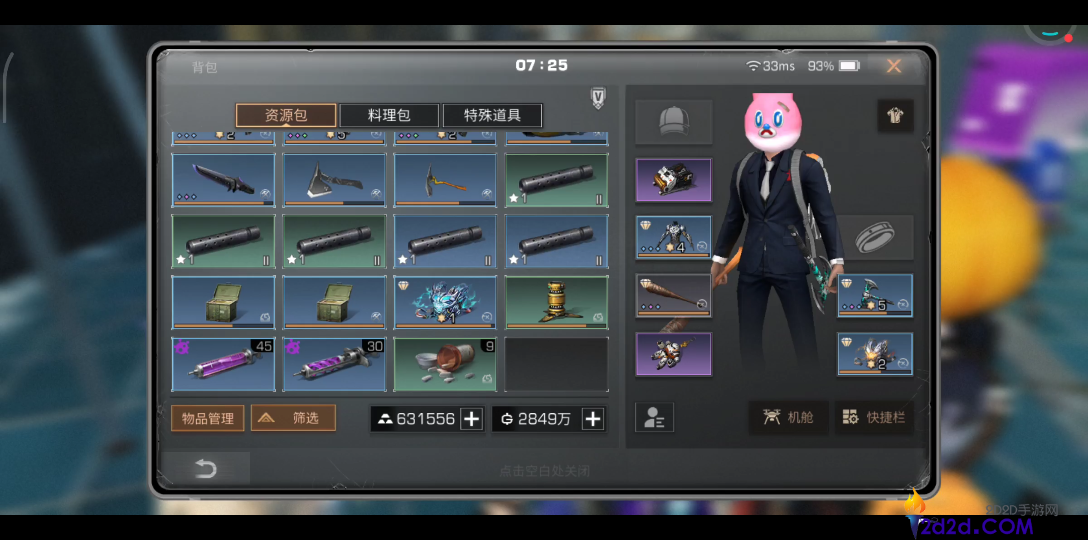The width and height of the screenshot is (1088, 540).
Task: Add gold with plus beside 2849万
Action: coord(593,419)
